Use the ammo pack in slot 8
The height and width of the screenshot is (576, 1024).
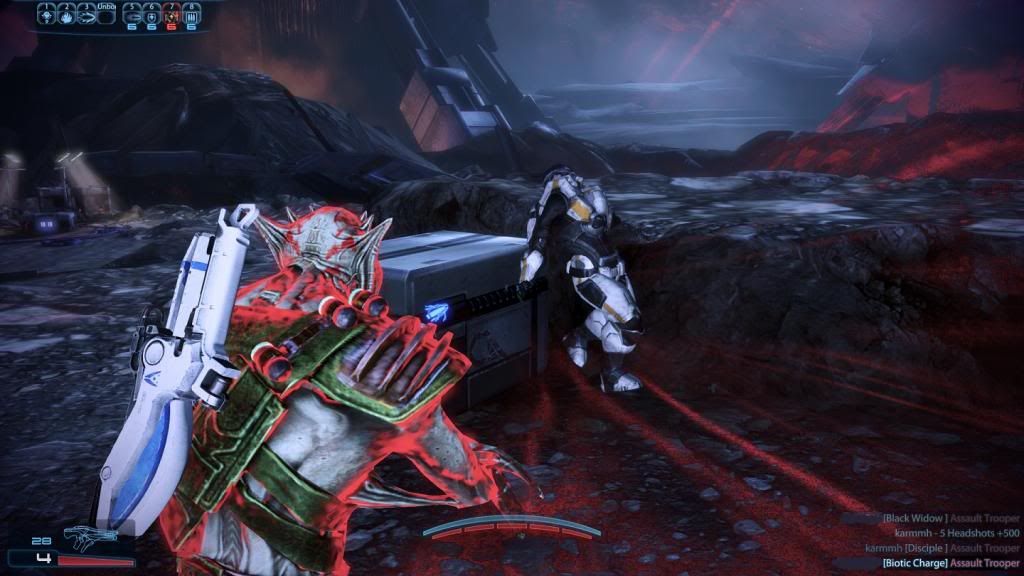click(191, 15)
